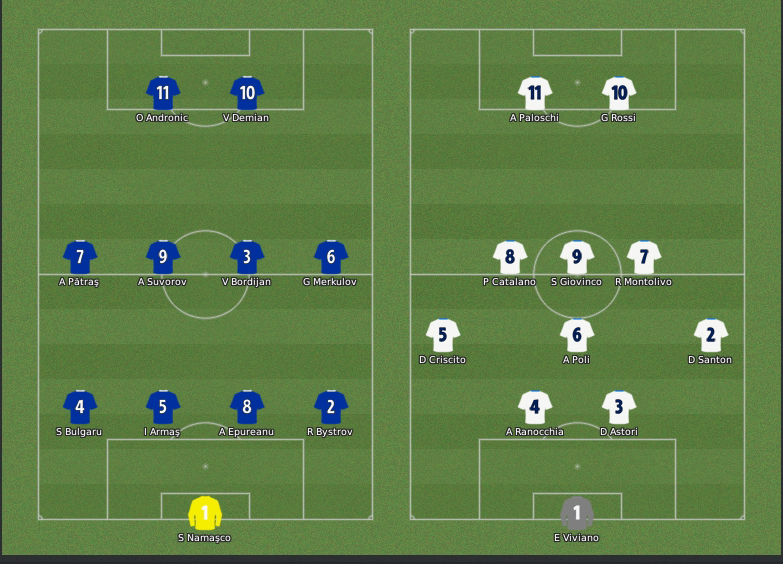This screenshot has height=564, width=783.
Task: Select striker A Paloschi number 11
Action: pyautogui.click(x=535, y=93)
